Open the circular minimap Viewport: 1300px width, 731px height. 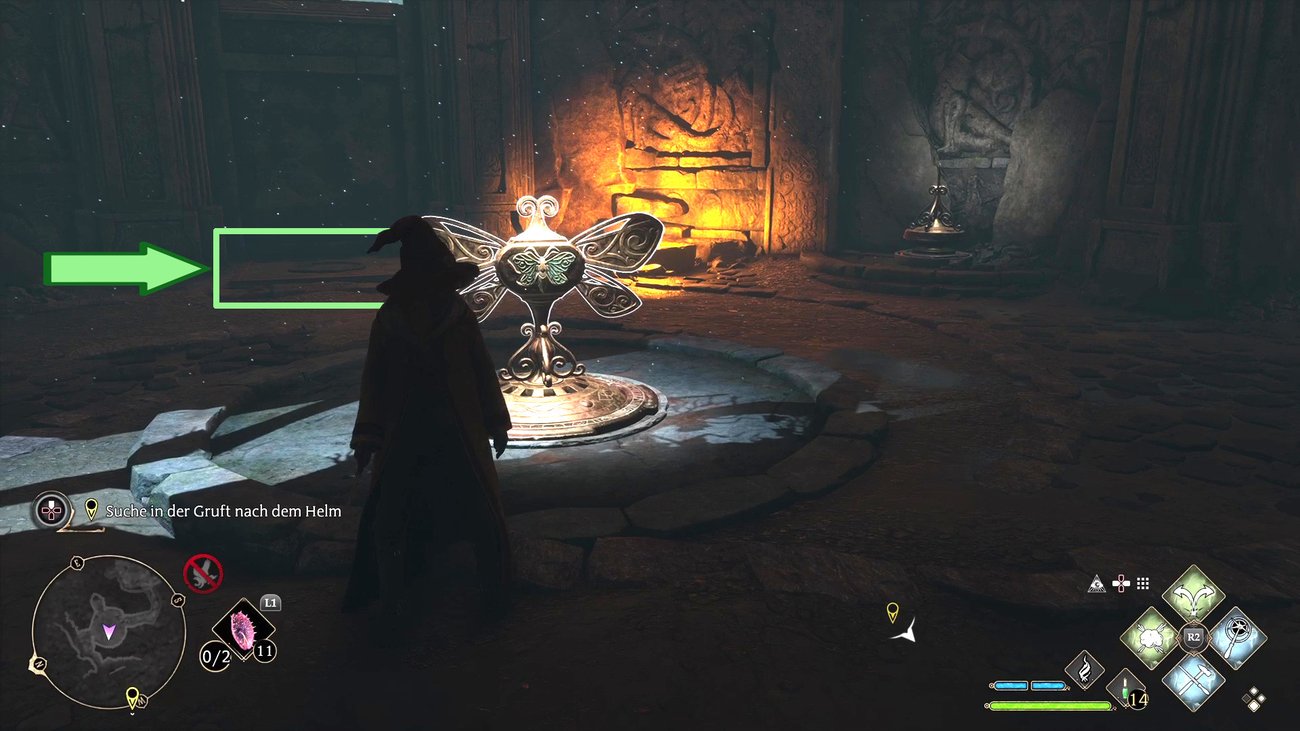[108, 631]
